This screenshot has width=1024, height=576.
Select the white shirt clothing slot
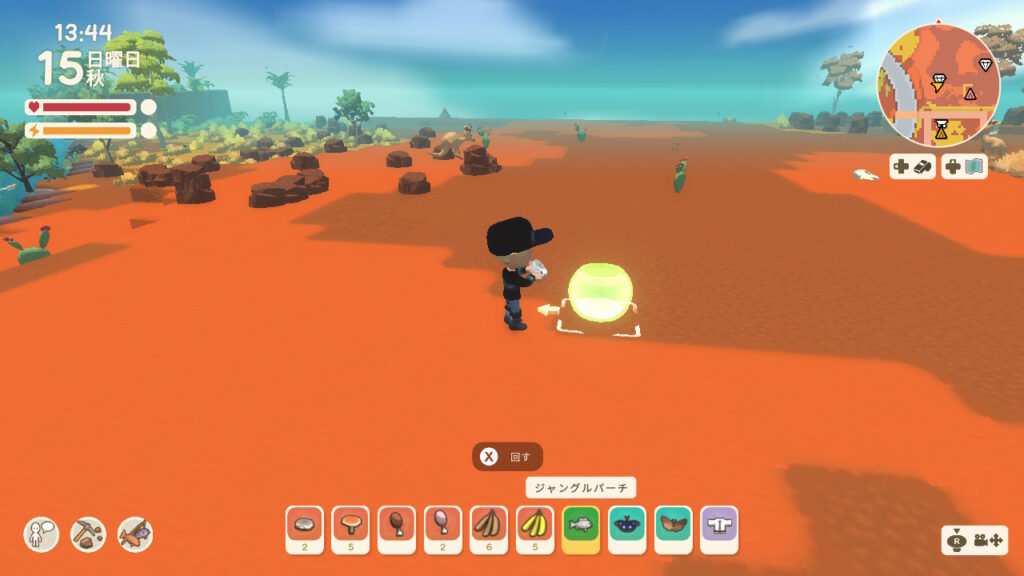point(718,529)
